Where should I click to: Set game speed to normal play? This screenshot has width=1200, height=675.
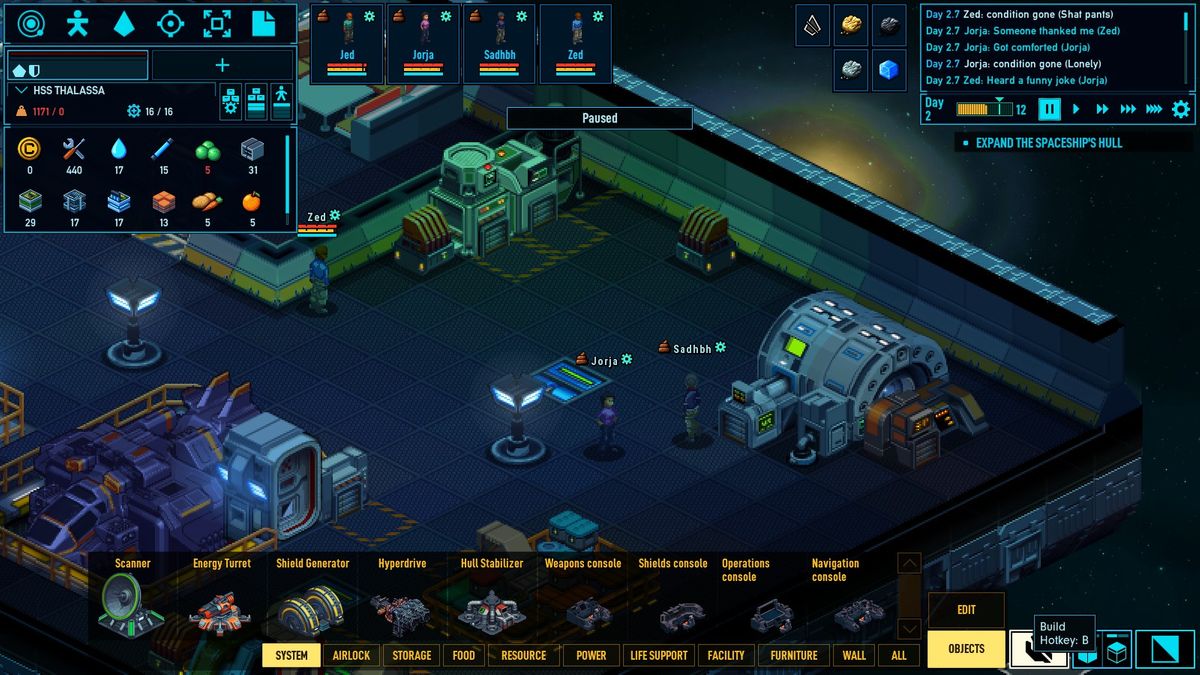coord(1076,109)
